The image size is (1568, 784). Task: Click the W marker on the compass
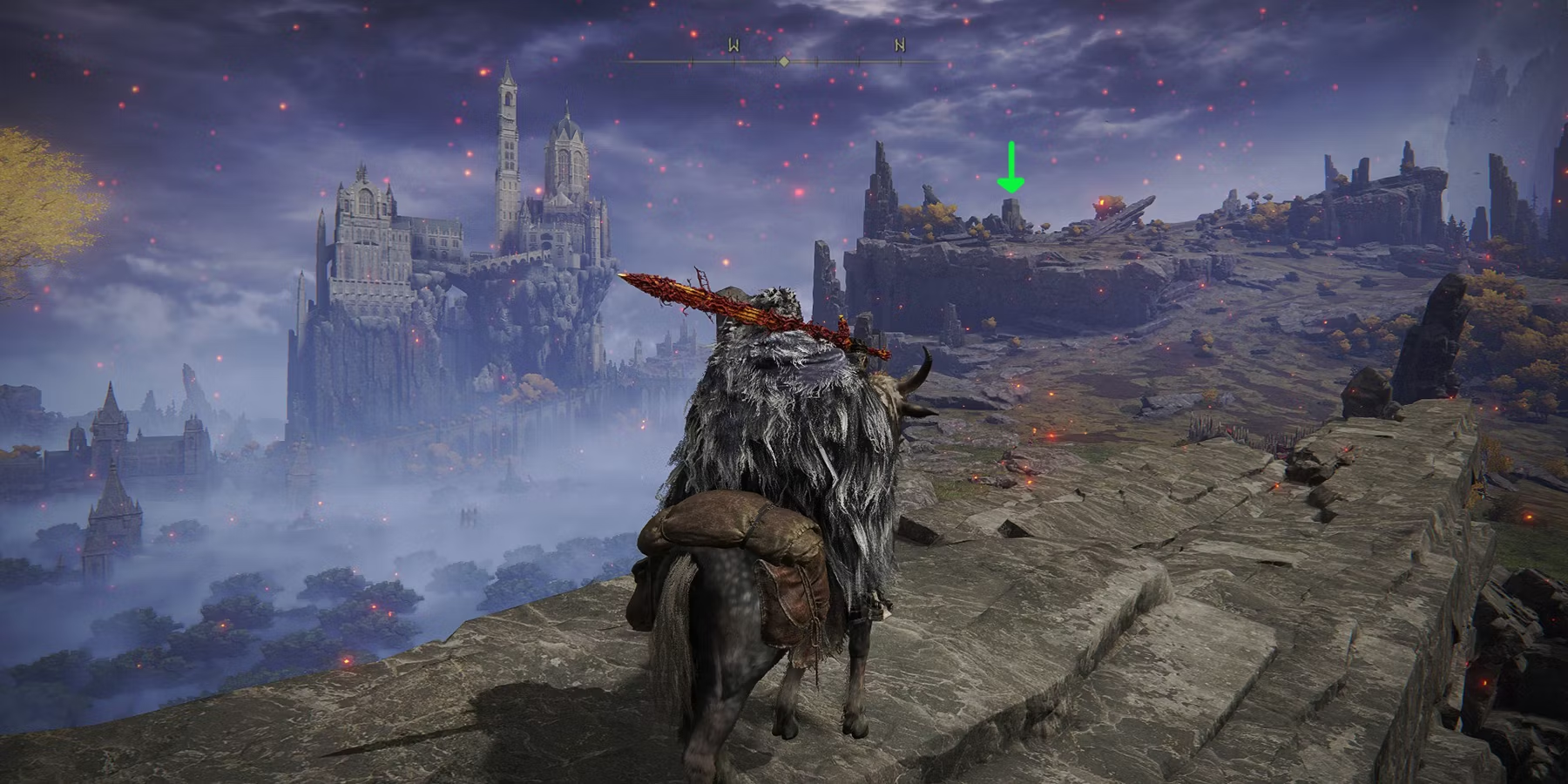pos(733,46)
